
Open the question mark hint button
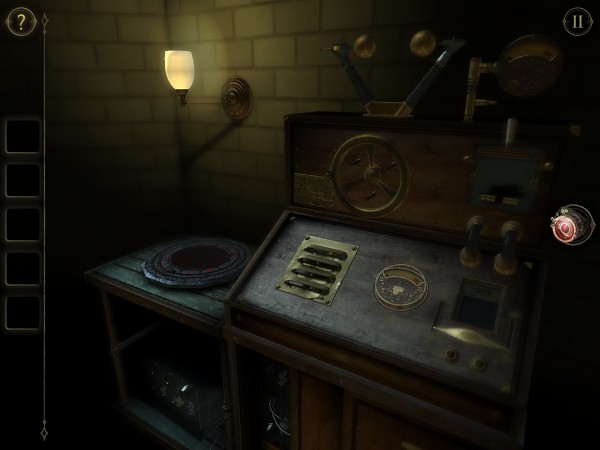click(20, 21)
